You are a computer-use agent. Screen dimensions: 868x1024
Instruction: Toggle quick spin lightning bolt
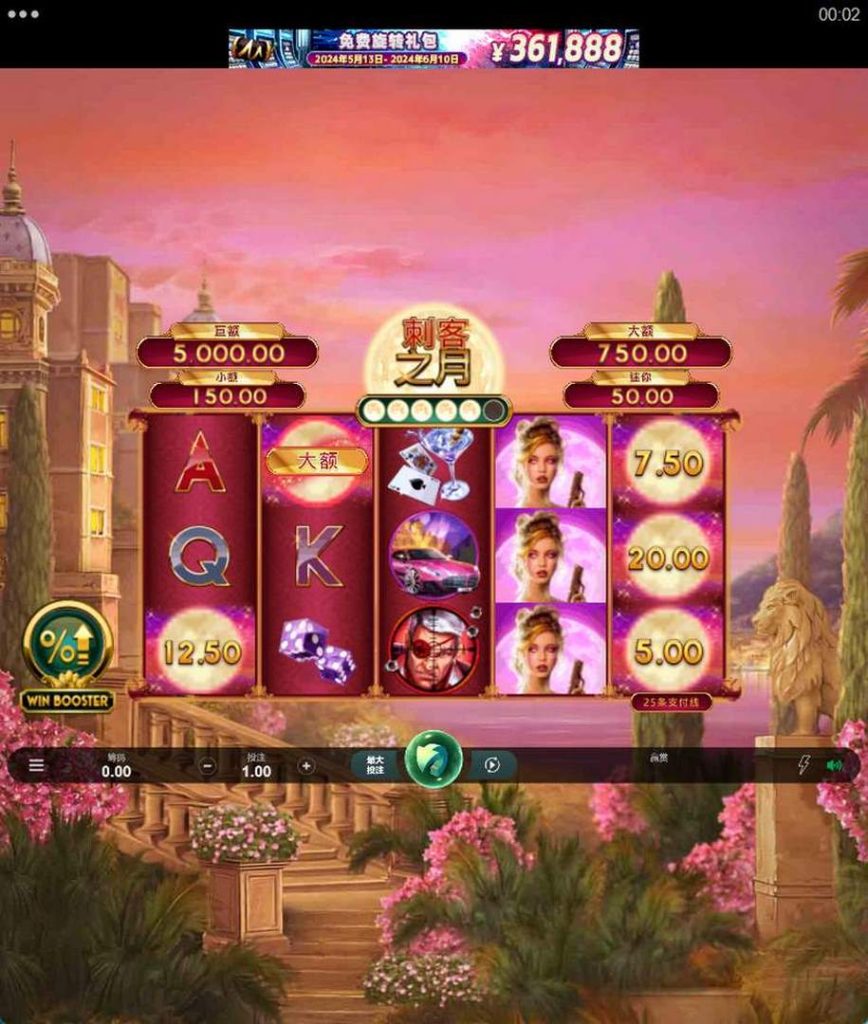click(803, 766)
